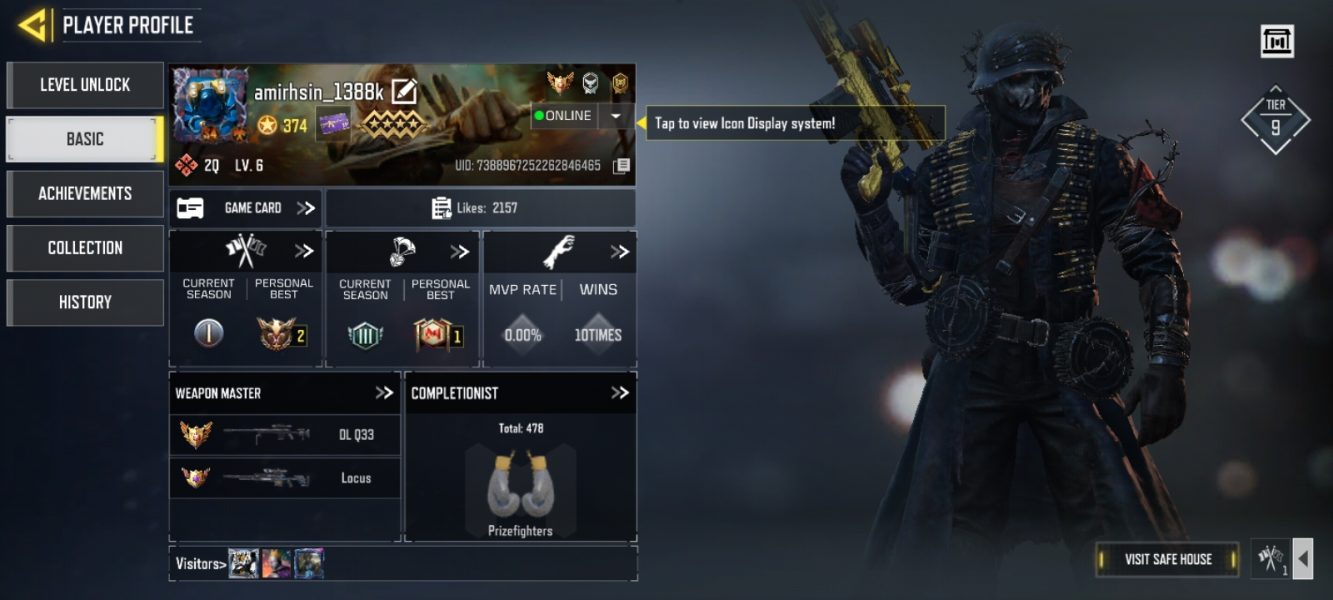Select the Locus weapon row

[285, 478]
